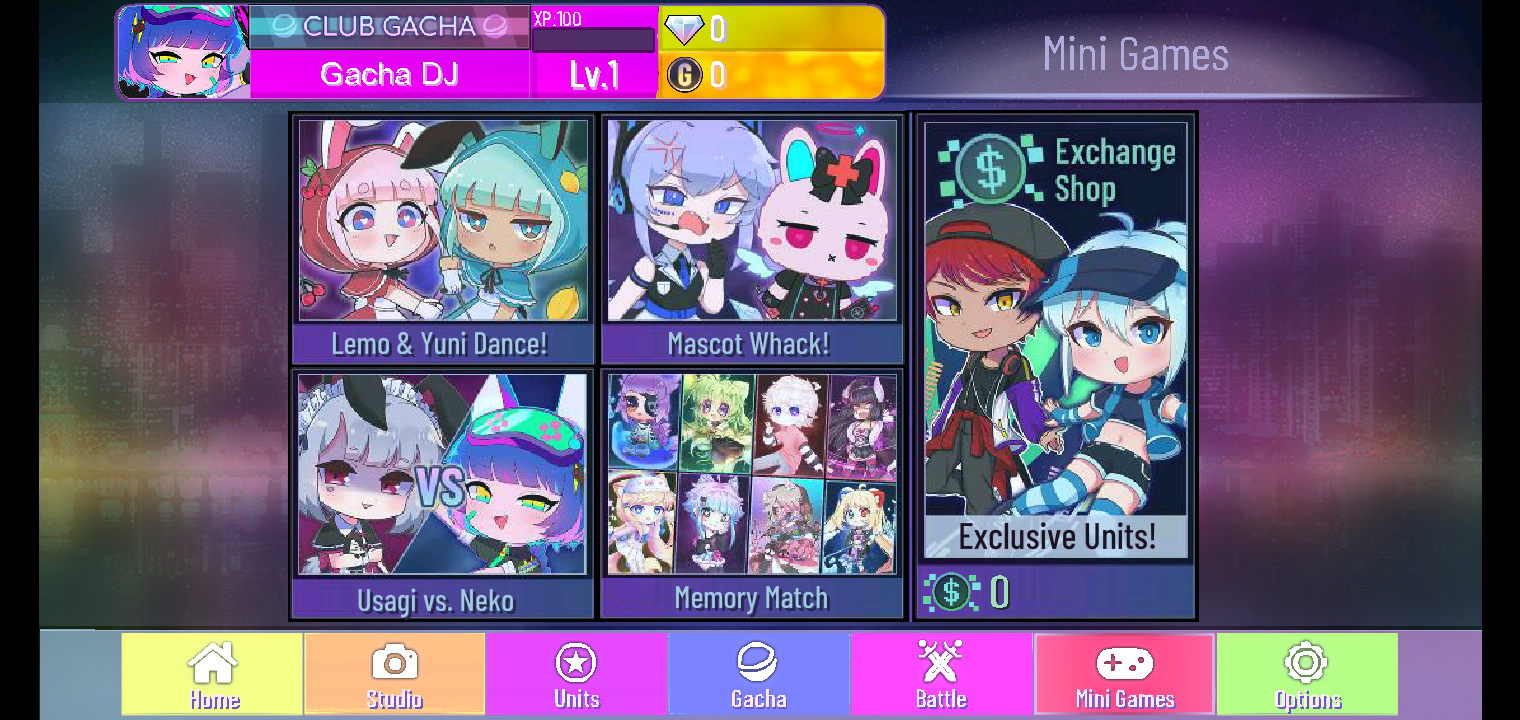The height and width of the screenshot is (720, 1520).
Task: Click the dollar sign icon next to shop currency
Action: 951,592
